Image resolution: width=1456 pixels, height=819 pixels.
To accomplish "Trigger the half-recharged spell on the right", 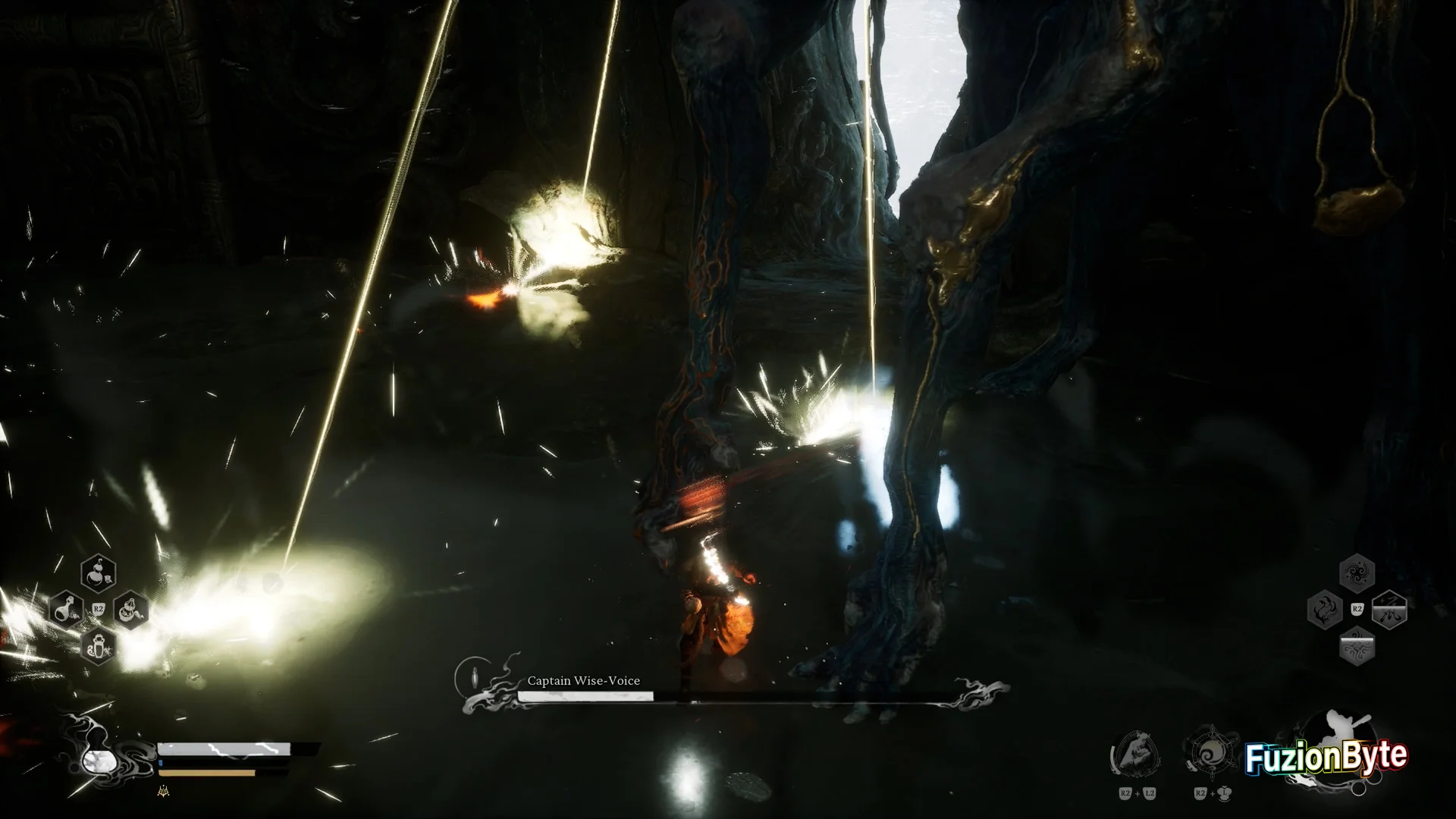I will [1389, 610].
